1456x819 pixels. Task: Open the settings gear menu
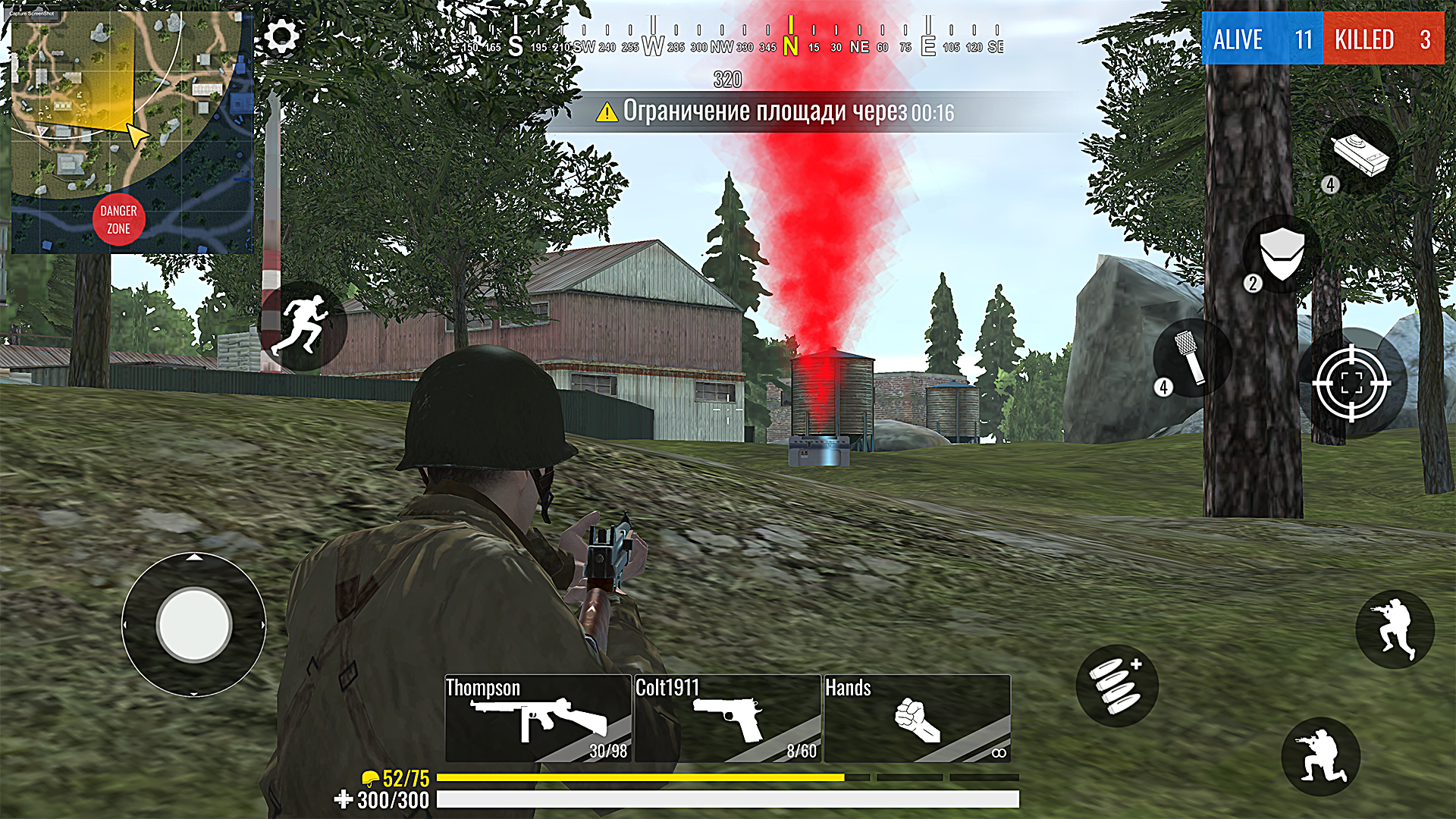(282, 34)
